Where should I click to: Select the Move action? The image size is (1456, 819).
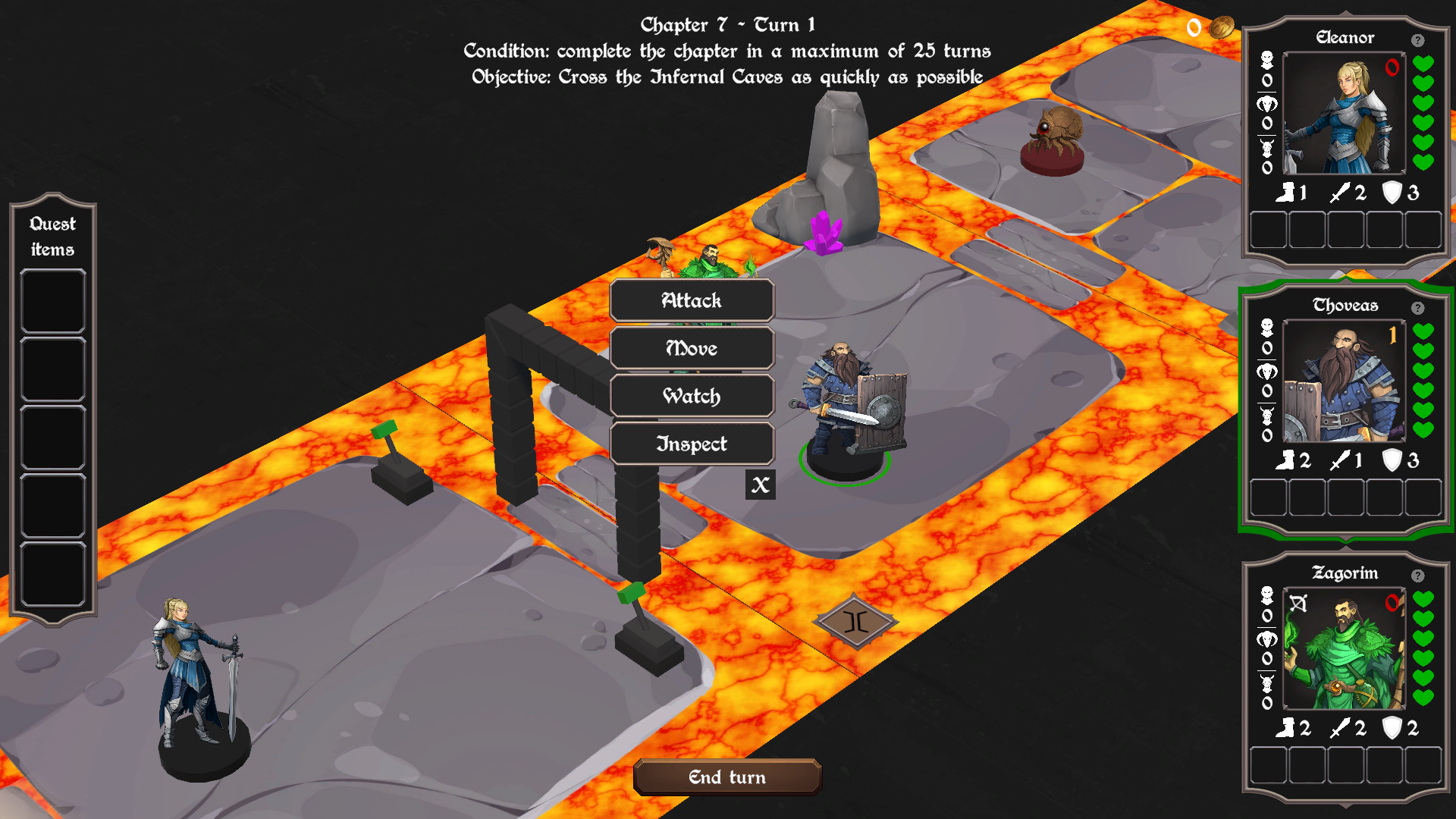click(692, 348)
